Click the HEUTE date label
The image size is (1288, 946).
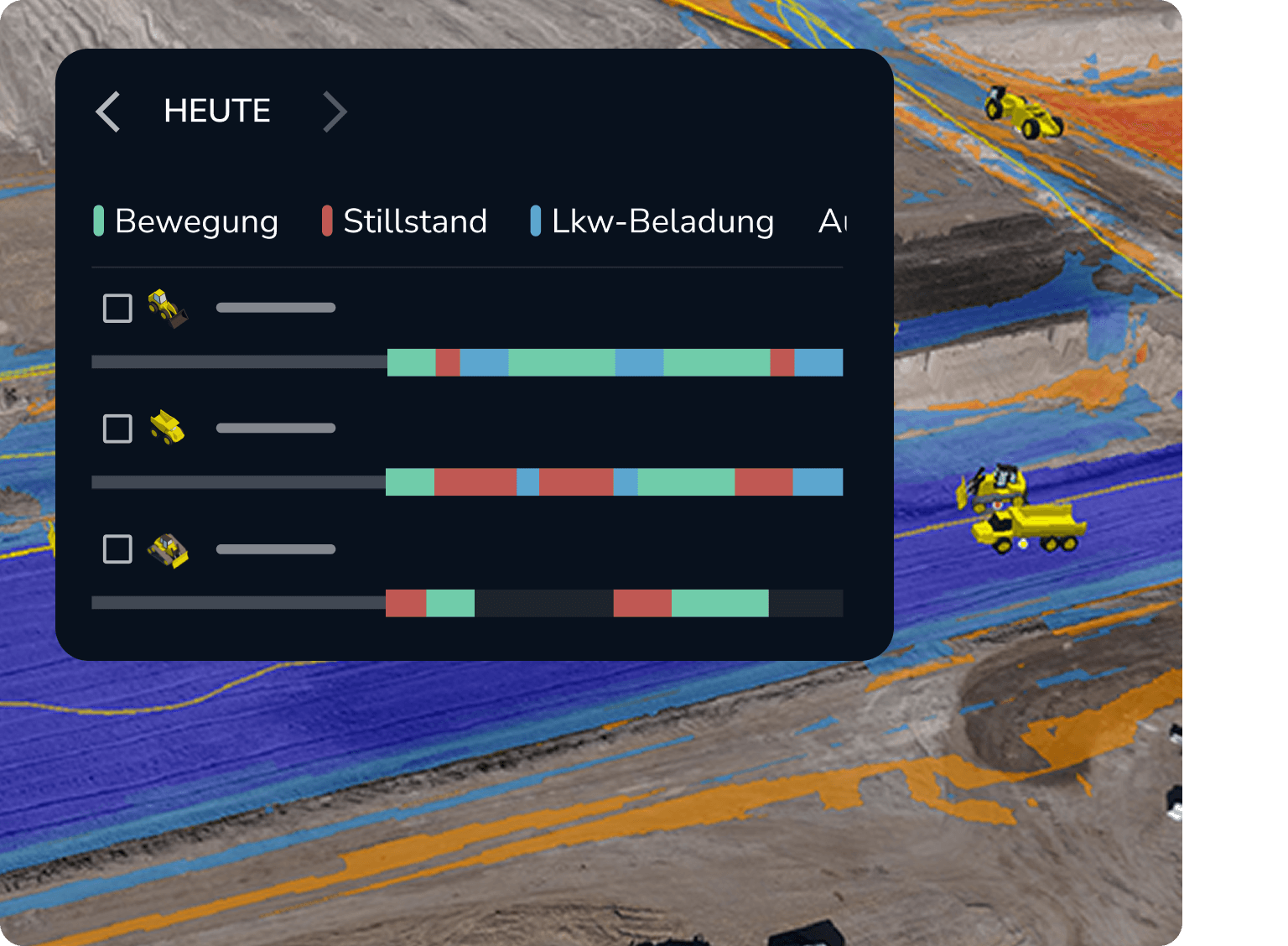(x=217, y=110)
